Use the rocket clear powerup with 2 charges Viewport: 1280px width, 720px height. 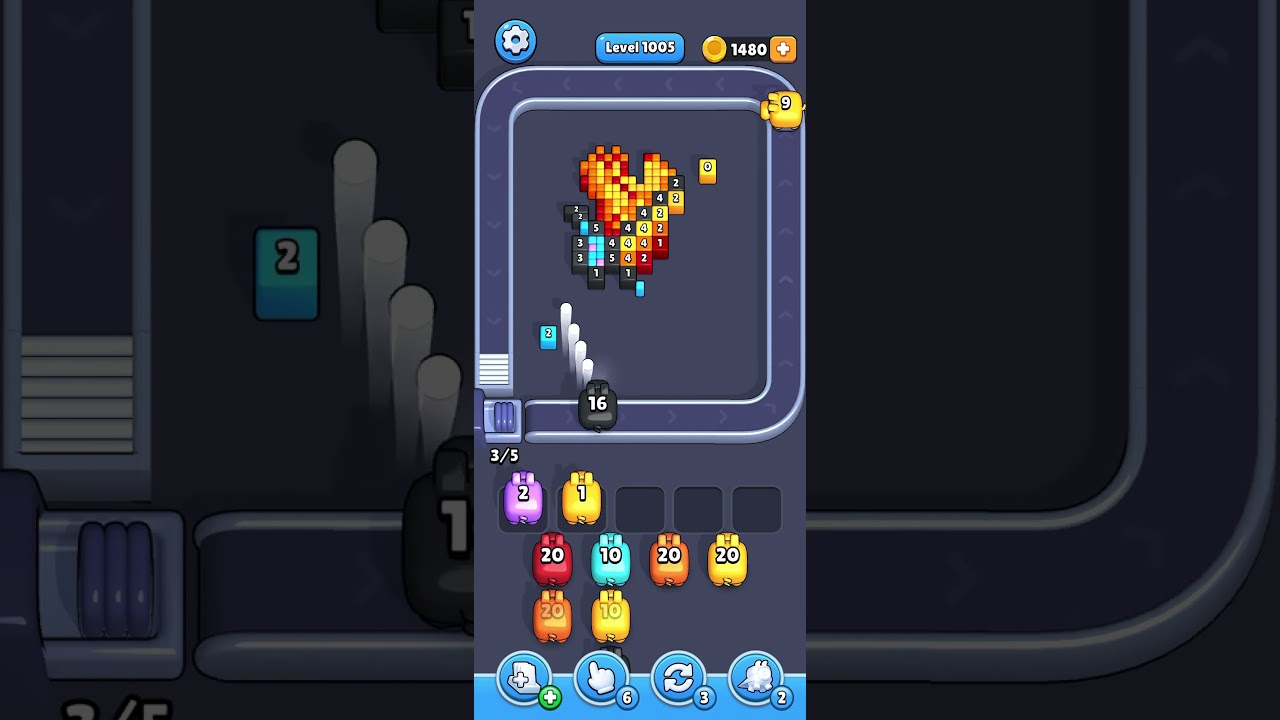757,678
